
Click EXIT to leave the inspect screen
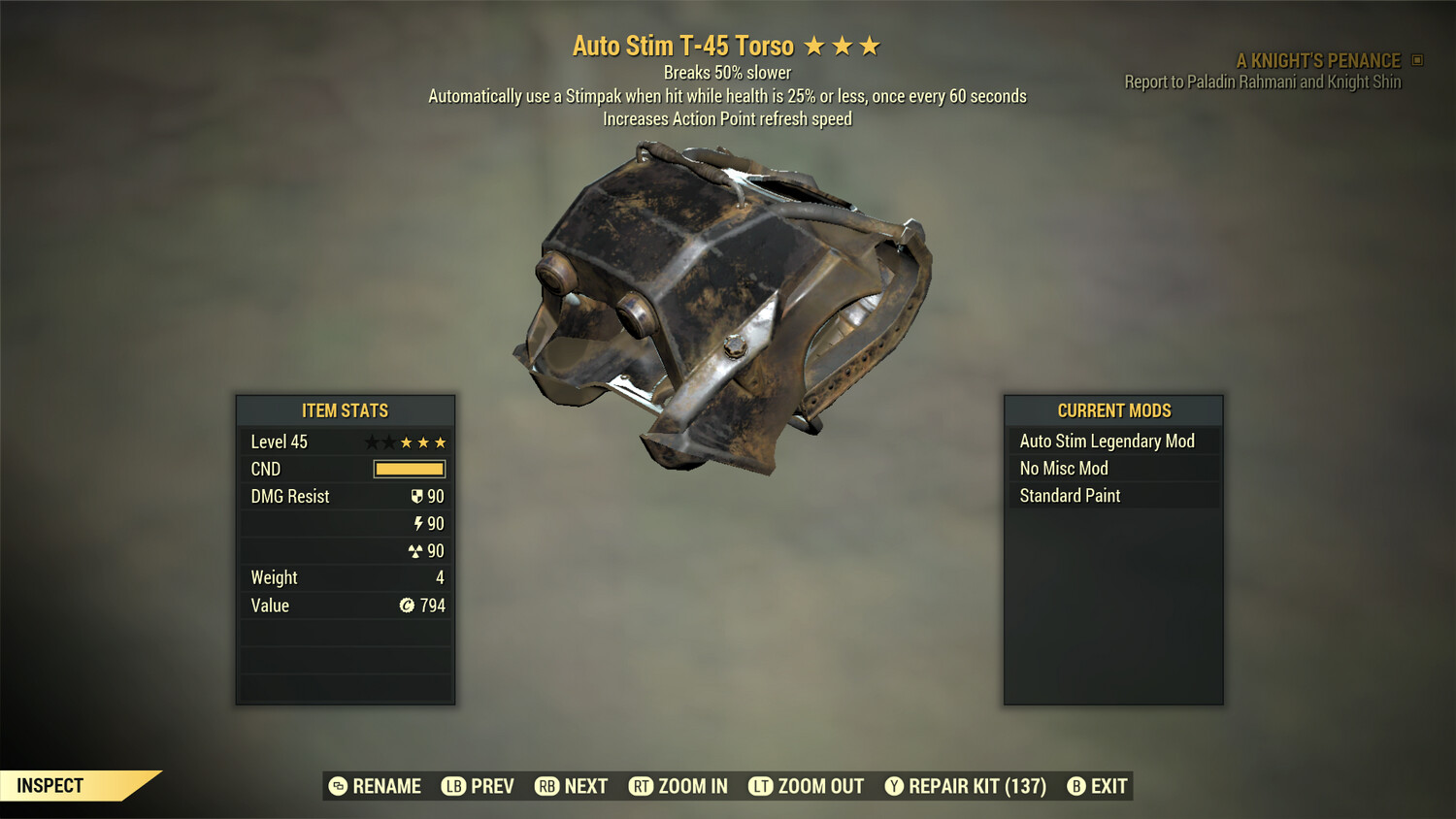pos(1109,786)
